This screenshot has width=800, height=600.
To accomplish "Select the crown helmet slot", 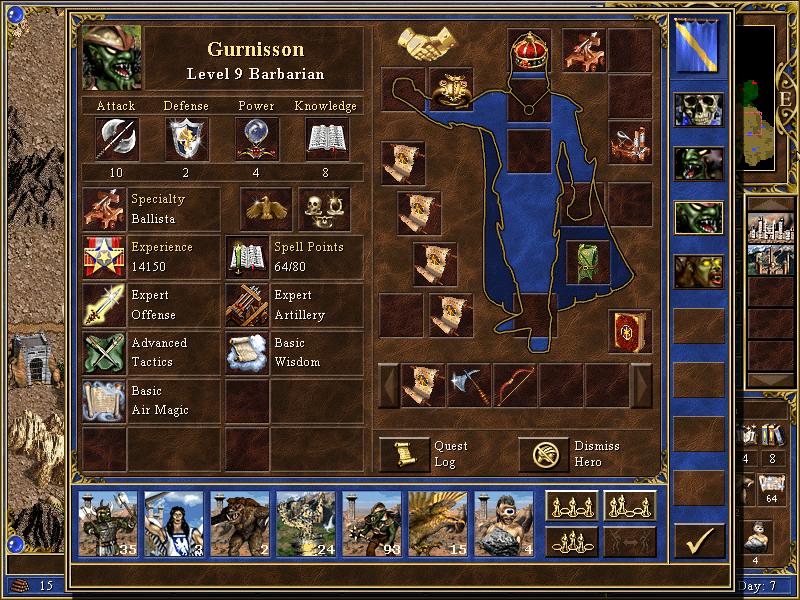I will pyautogui.click(x=529, y=50).
